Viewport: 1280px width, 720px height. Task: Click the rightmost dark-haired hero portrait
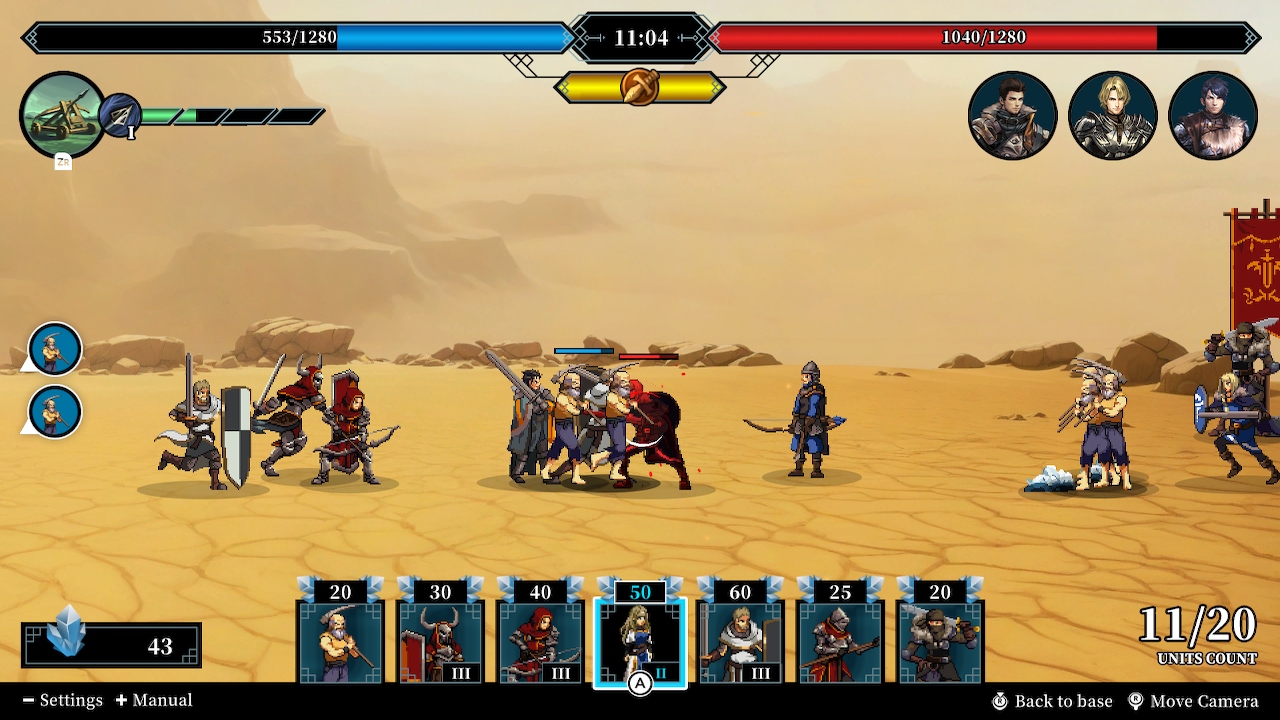pyautogui.click(x=1213, y=114)
